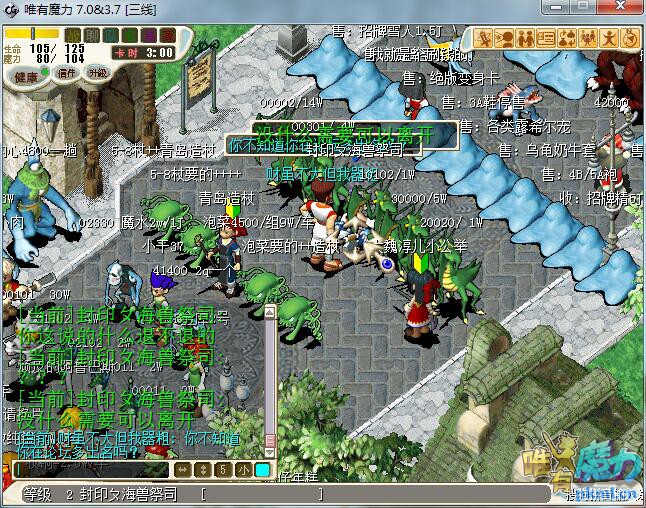The width and height of the screenshot is (646, 508).
Task: Open the 信件 mail button
Action: pyautogui.click(x=67, y=73)
